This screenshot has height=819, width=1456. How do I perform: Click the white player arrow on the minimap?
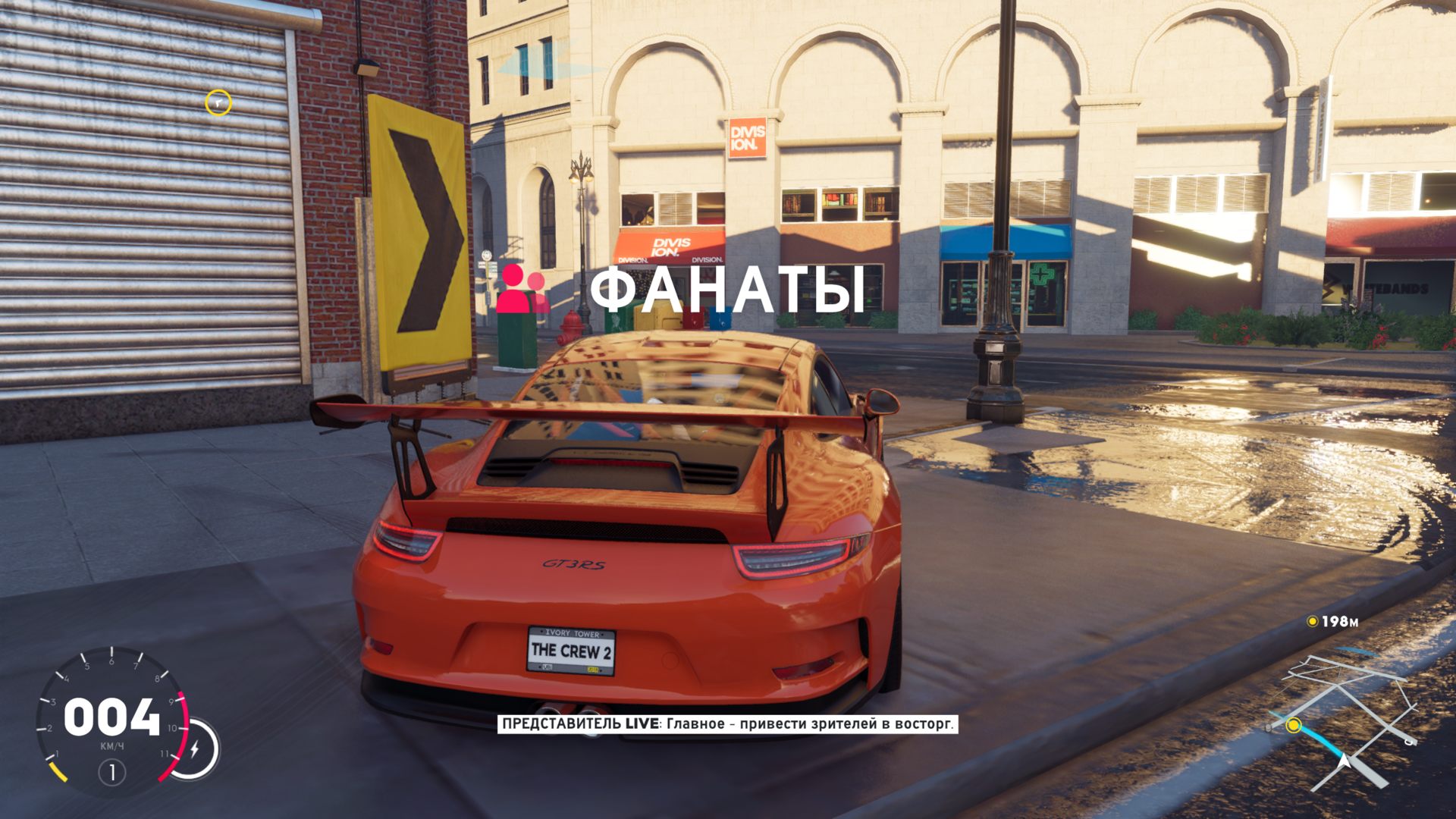[x=1345, y=760]
